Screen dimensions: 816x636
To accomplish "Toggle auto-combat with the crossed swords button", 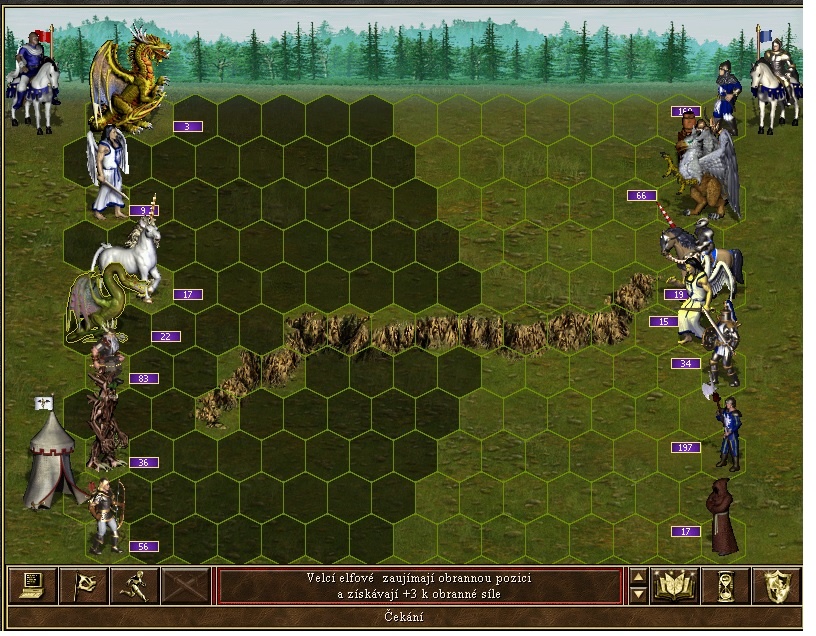I will [186, 585].
